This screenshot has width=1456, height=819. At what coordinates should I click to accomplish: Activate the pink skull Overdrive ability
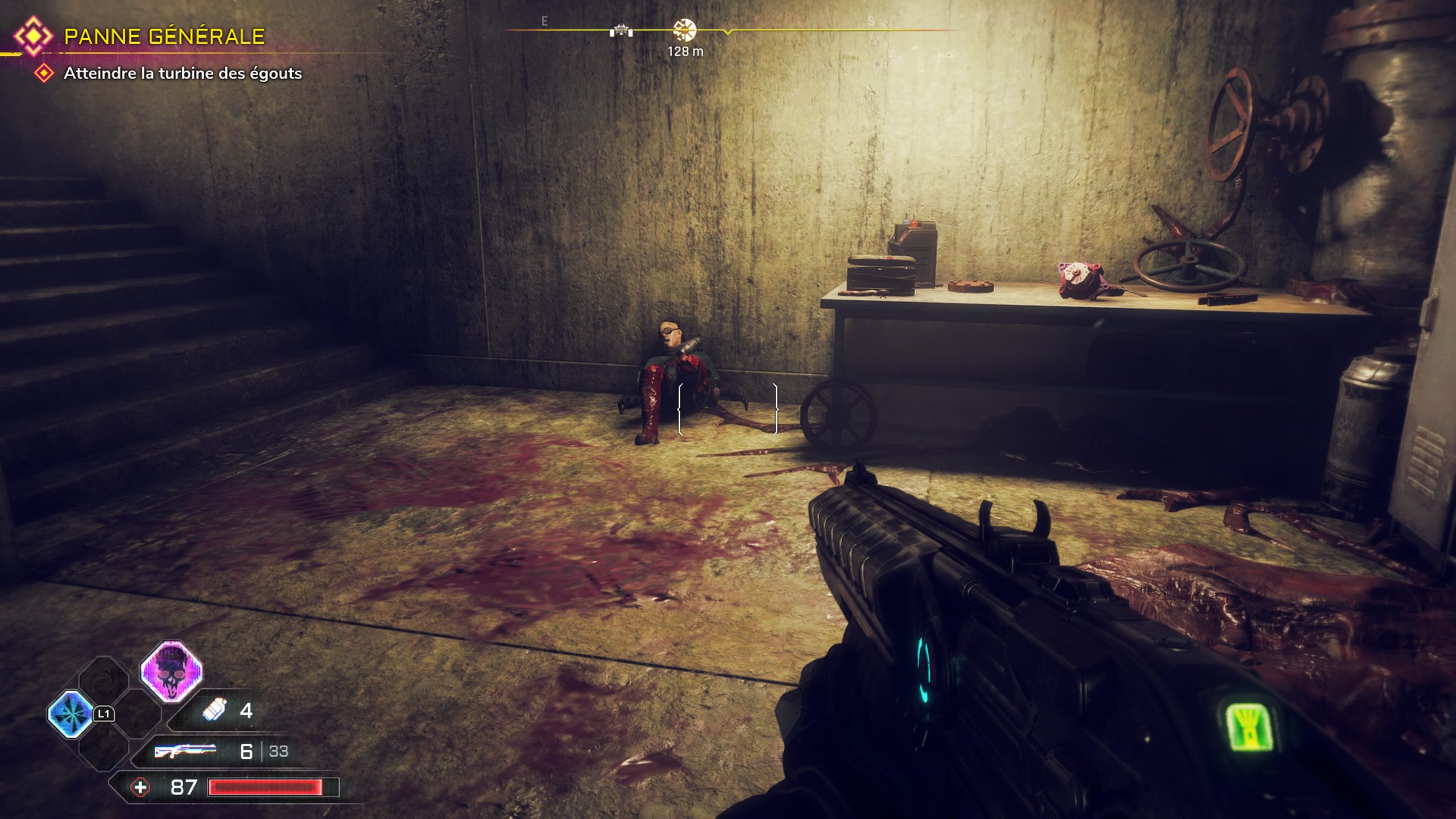click(x=171, y=672)
